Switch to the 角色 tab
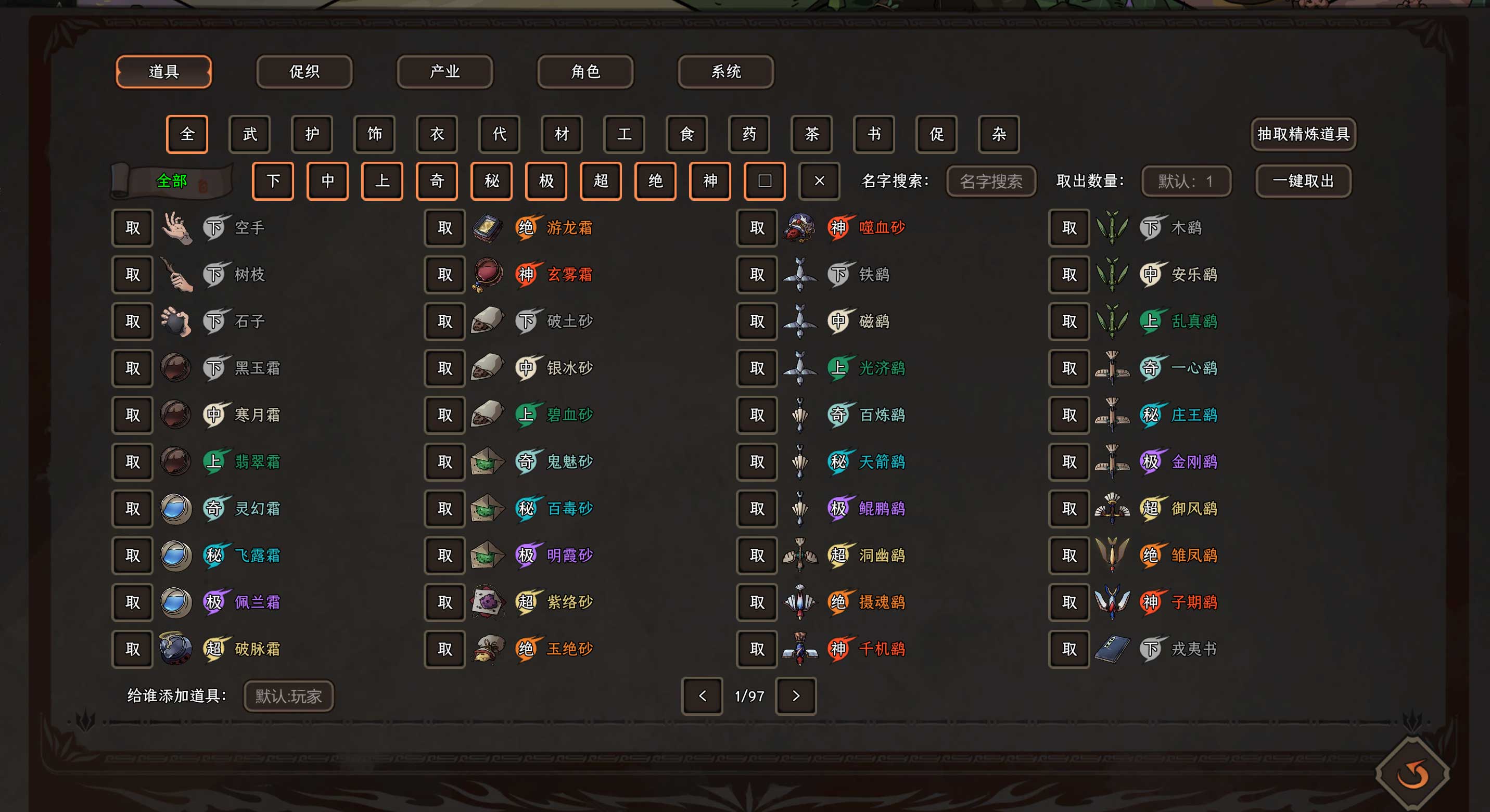 [584, 72]
